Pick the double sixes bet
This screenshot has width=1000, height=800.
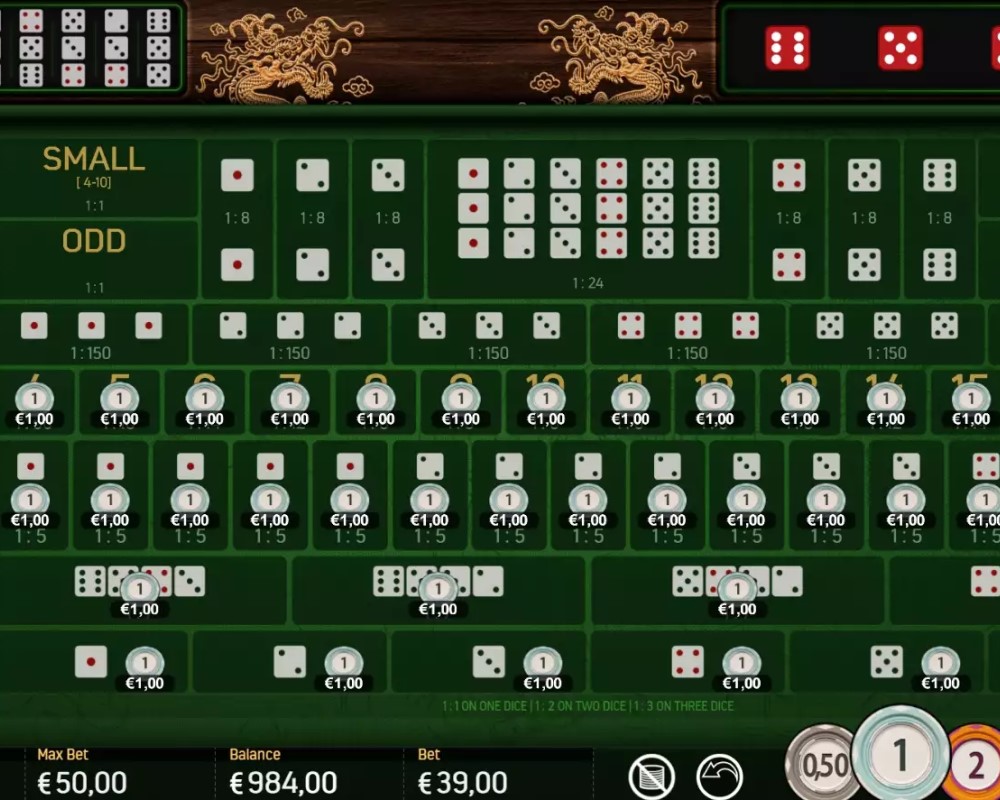click(x=939, y=219)
